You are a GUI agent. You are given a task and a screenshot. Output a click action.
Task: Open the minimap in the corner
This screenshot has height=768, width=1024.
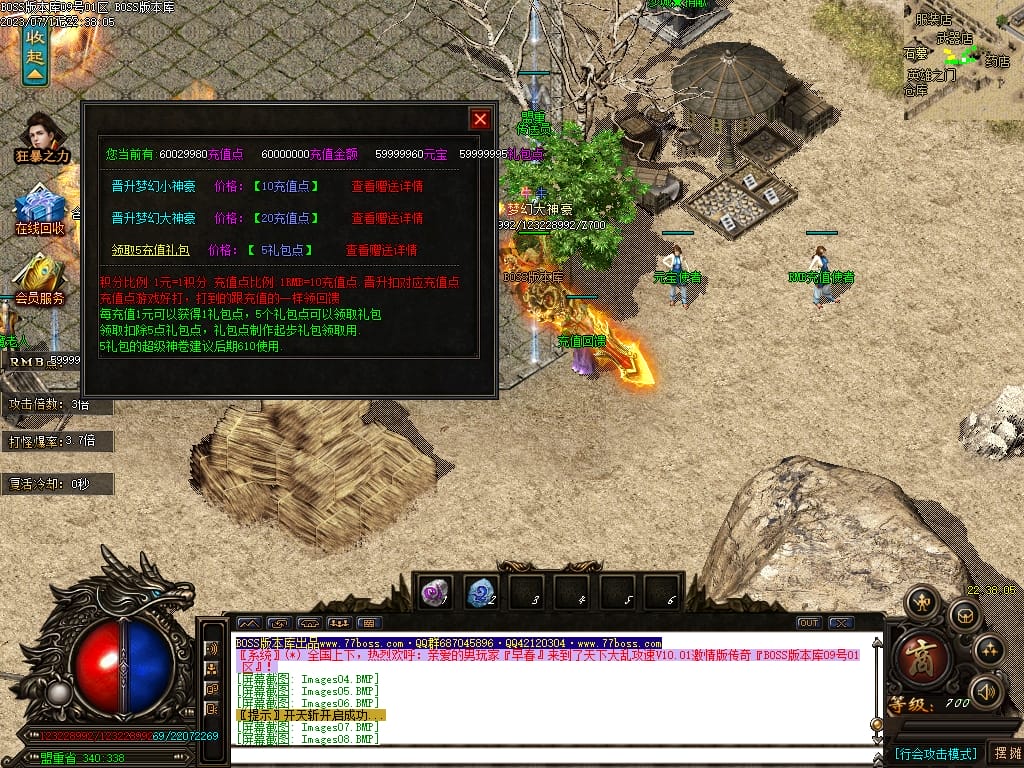[x=964, y=58]
